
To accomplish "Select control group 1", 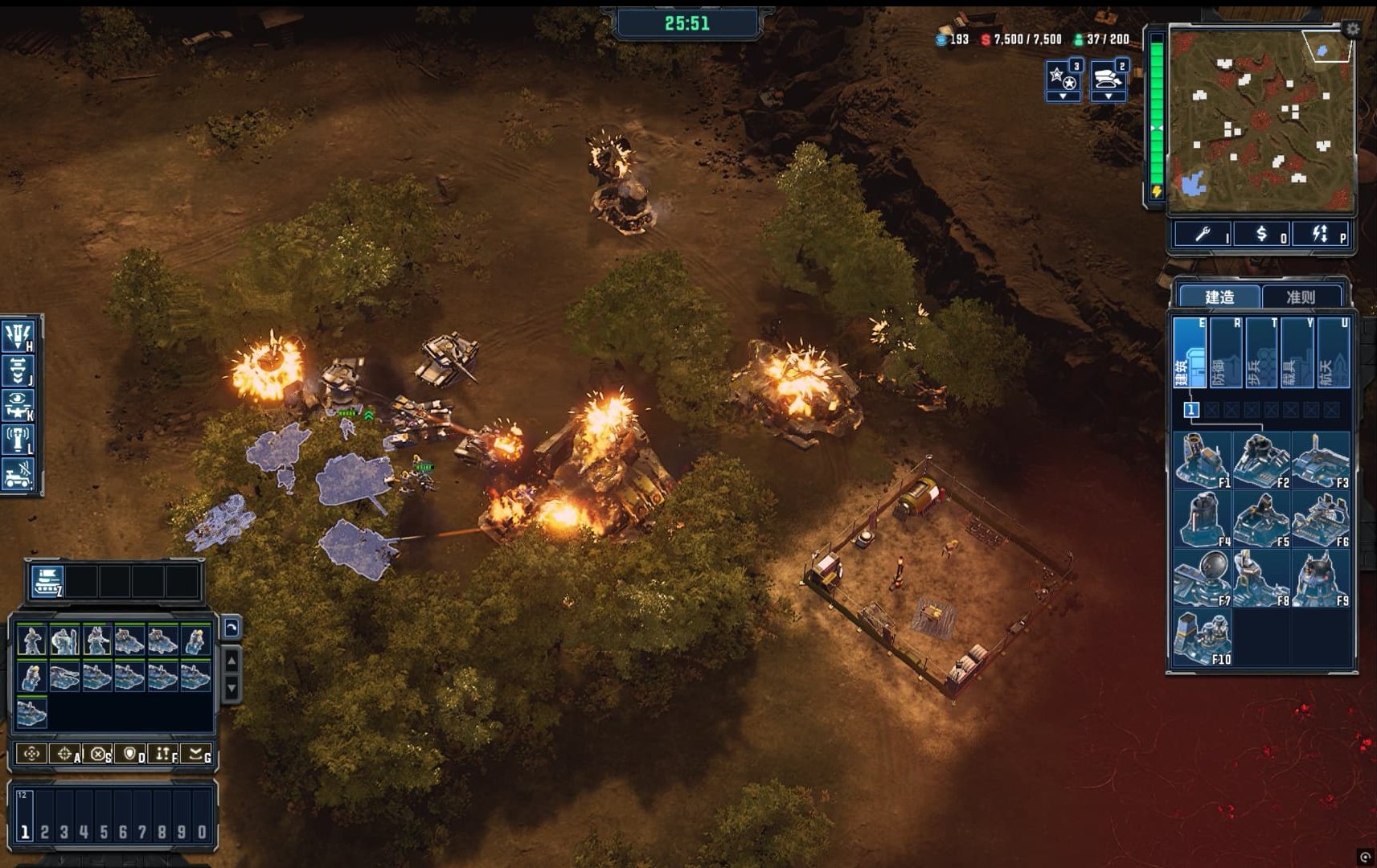I will click(x=25, y=832).
